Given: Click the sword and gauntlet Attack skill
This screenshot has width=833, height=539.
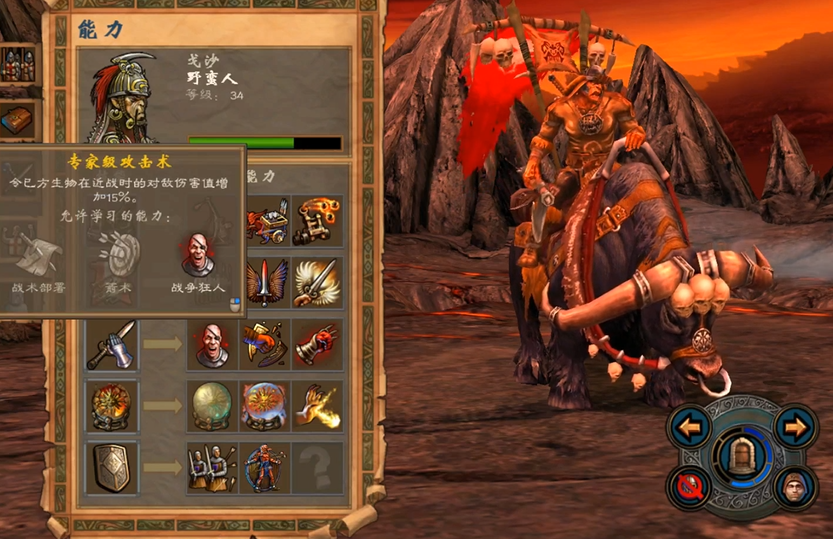Looking at the screenshot, I should click(x=111, y=344).
